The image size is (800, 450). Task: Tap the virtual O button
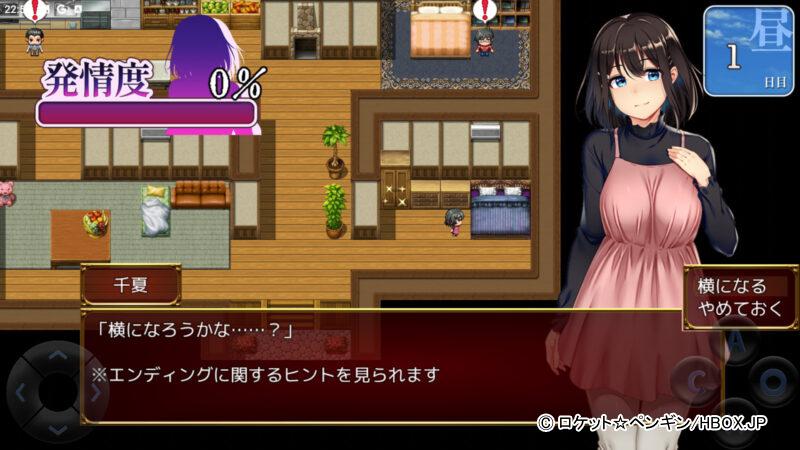(x=772, y=381)
